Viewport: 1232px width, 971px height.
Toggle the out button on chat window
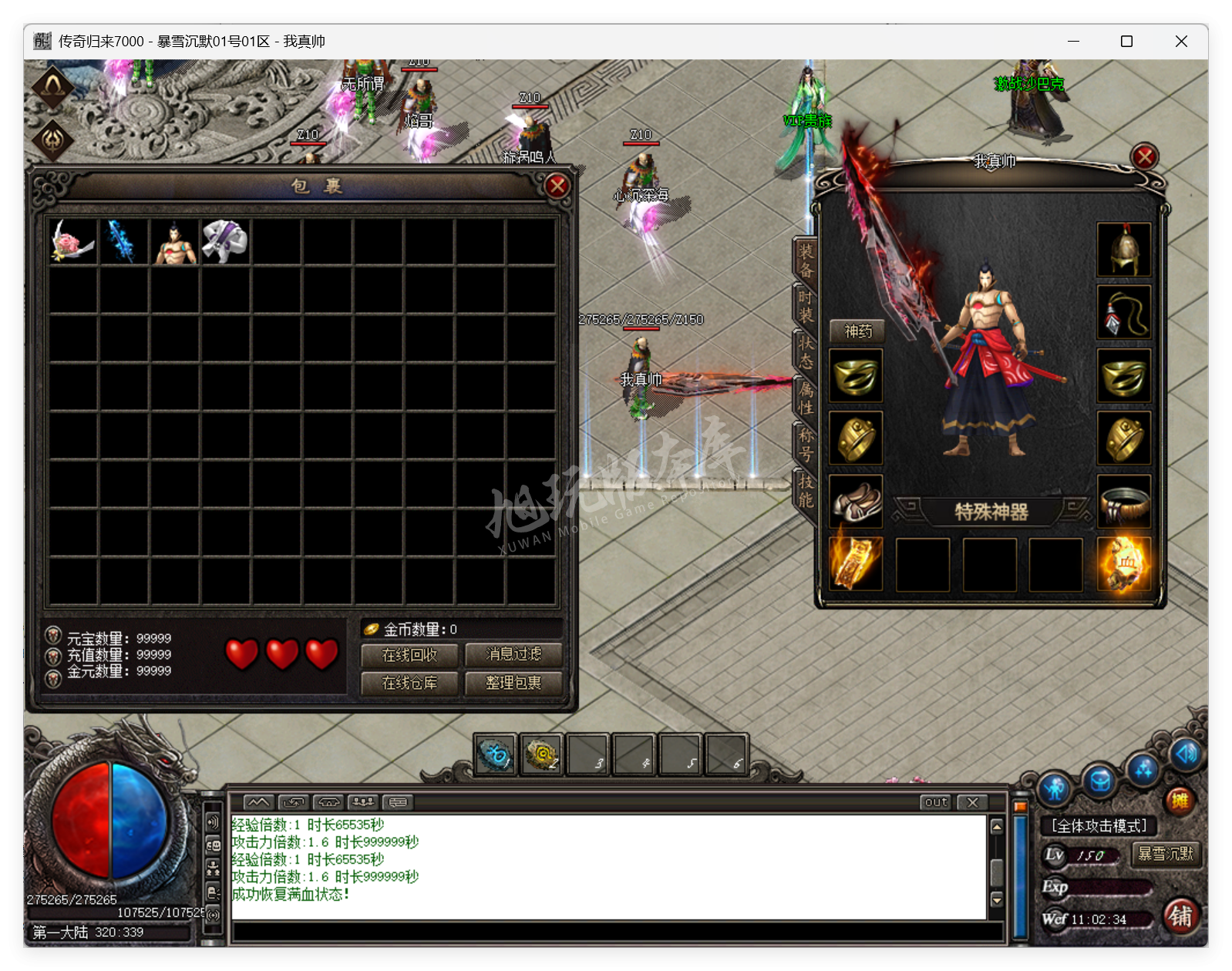(x=934, y=802)
